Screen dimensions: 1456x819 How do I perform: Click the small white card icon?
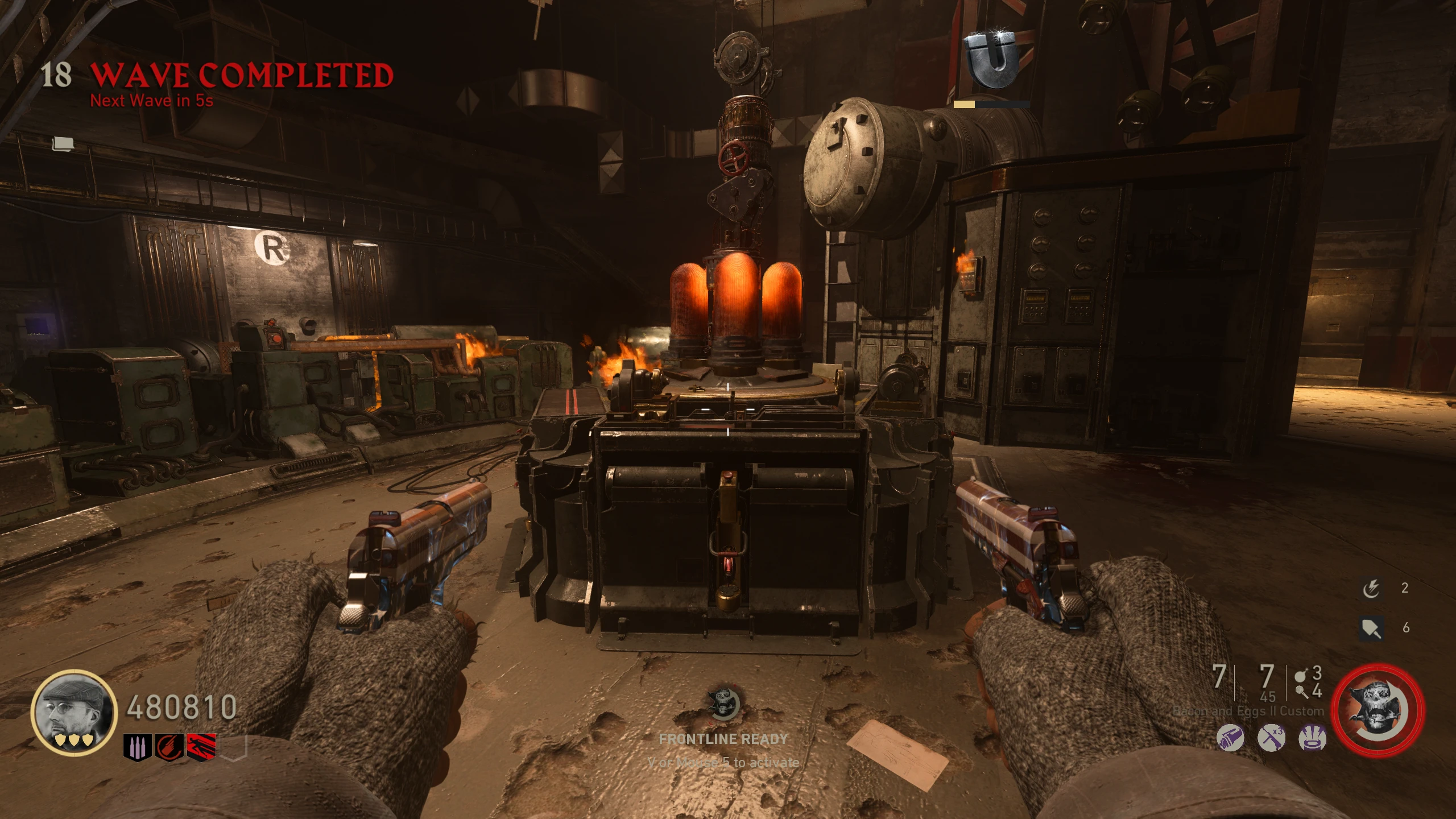[63, 144]
